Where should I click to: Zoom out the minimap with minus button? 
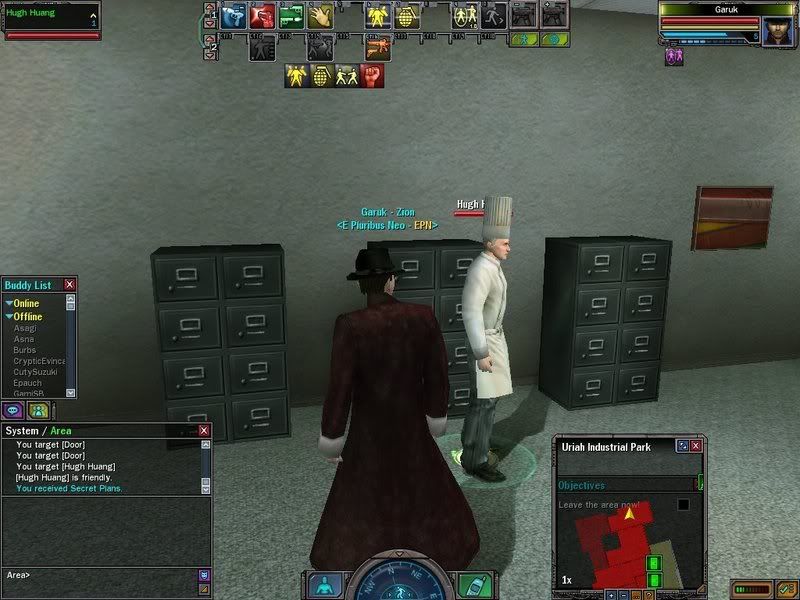(623, 594)
